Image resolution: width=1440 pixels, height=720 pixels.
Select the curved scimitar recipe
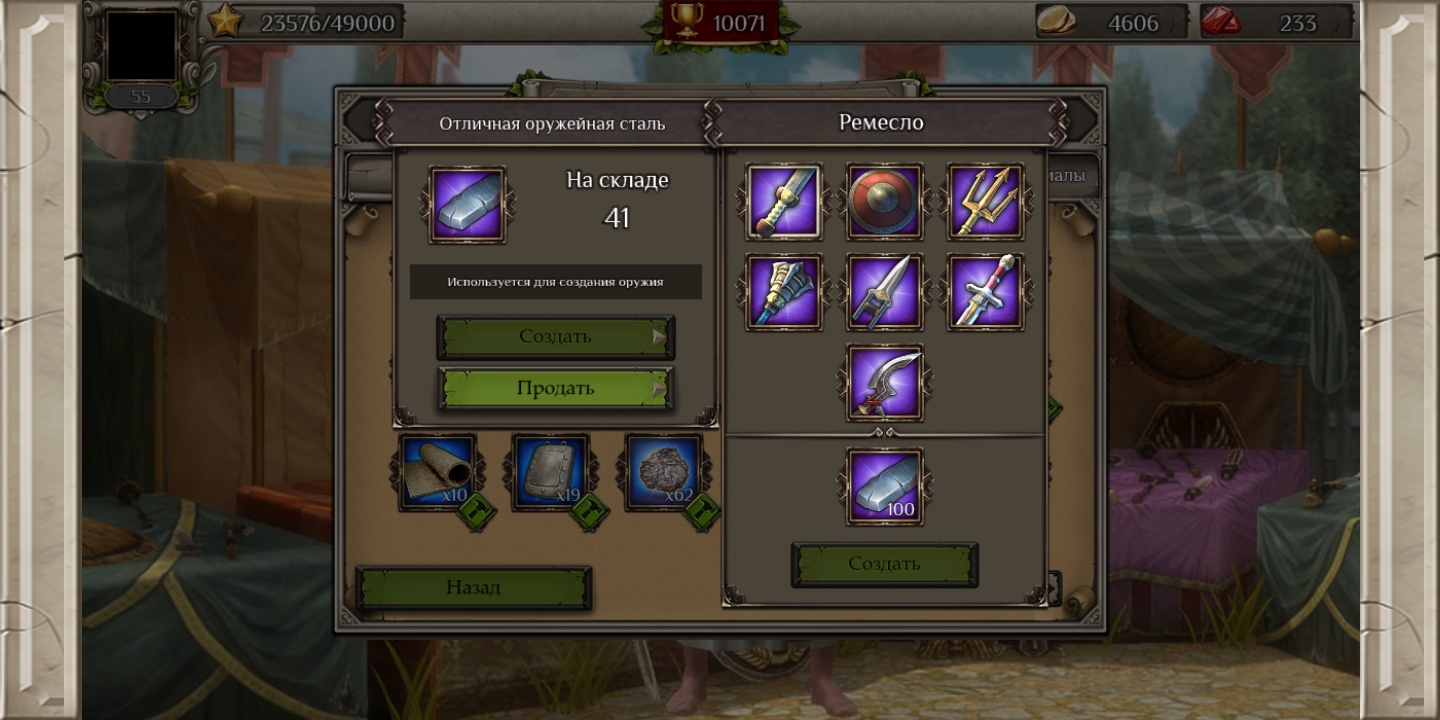point(884,383)
